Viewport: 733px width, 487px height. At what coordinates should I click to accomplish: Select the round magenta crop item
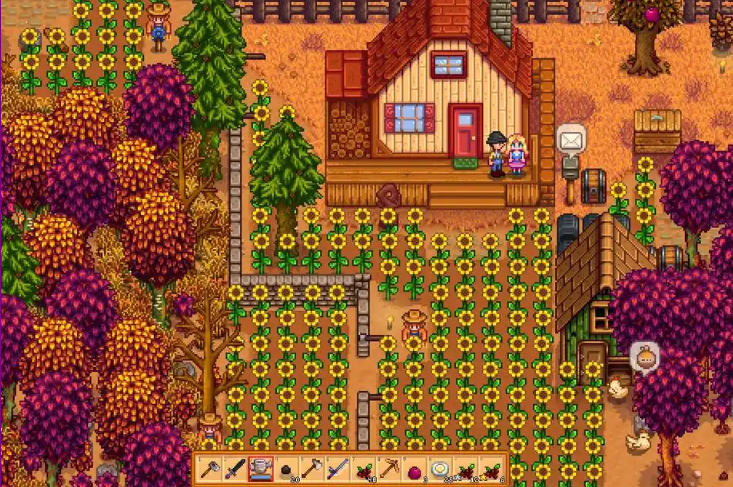(414, 467)
